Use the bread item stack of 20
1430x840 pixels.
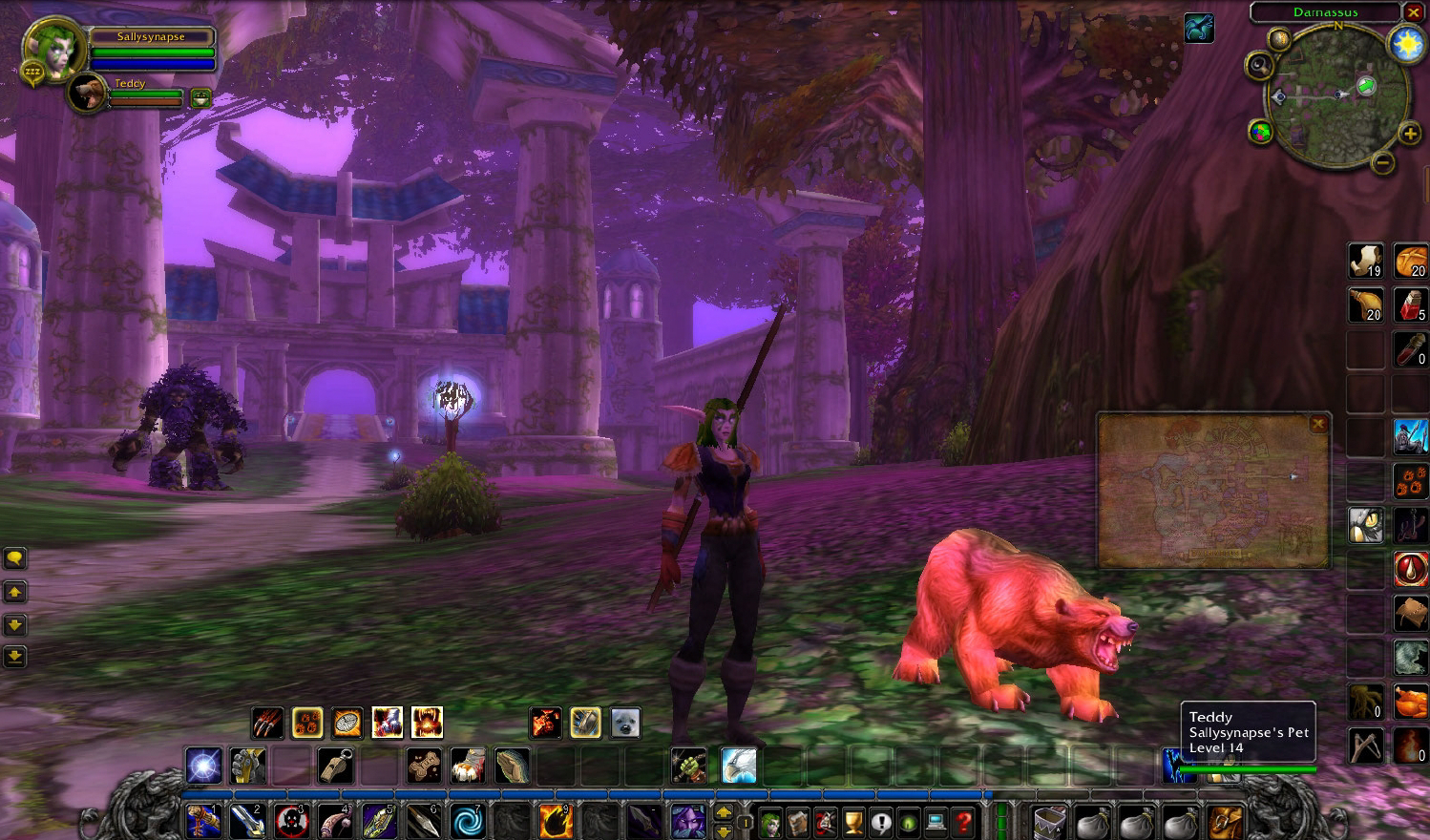pyautogui.click(x=1410, y=261)
